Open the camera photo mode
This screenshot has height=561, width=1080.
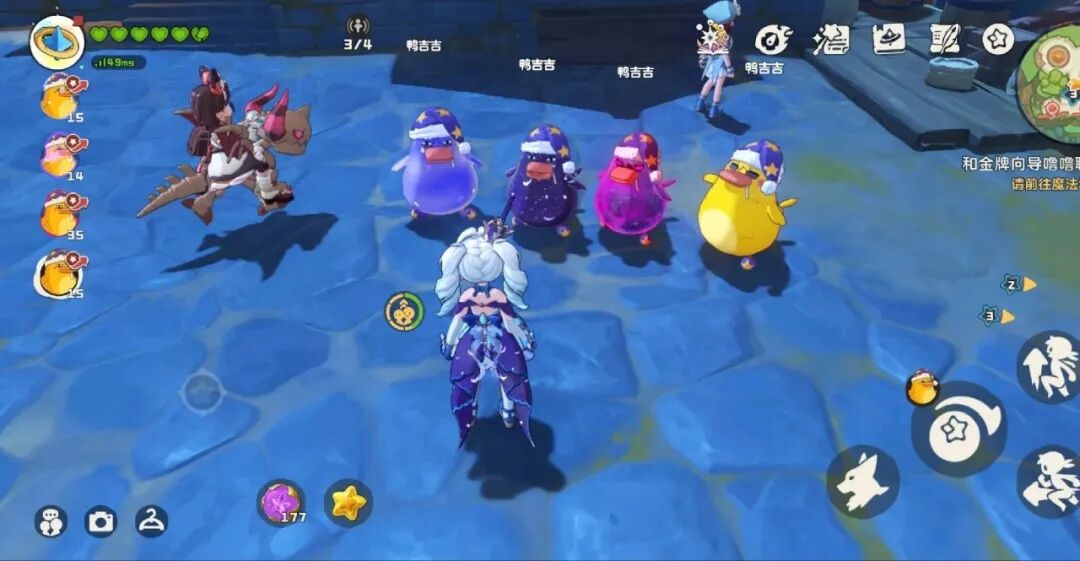pos(100,521)
